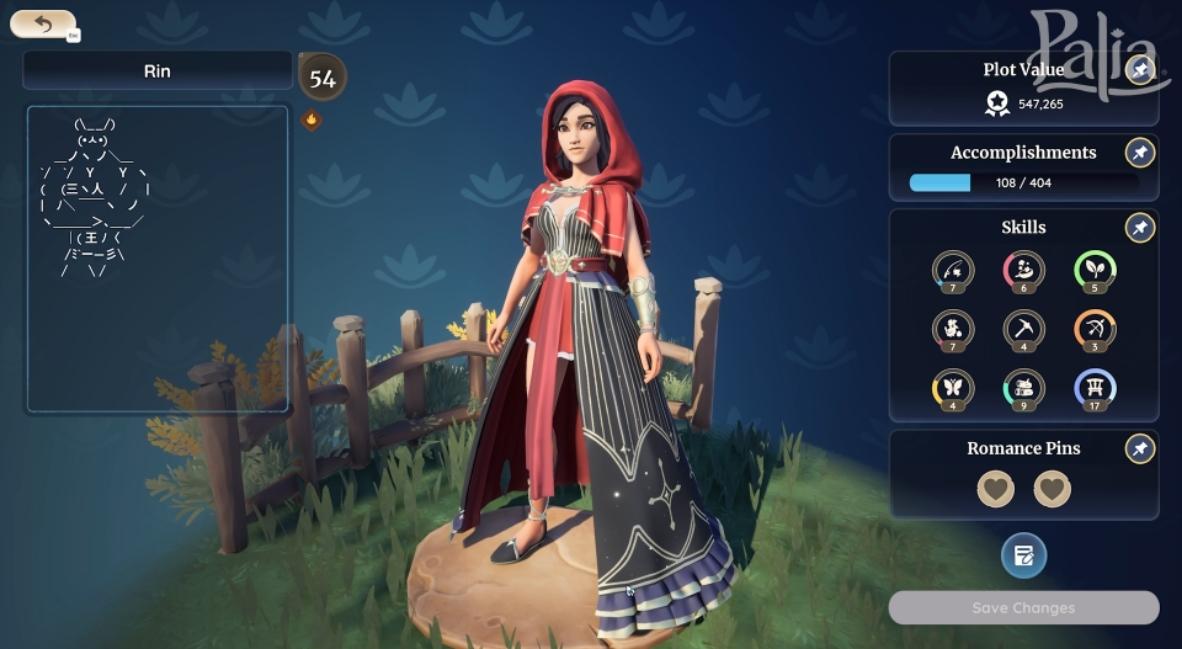Choose the Hunting bow skill icon
The image size is (1182, 649).
1095,328
